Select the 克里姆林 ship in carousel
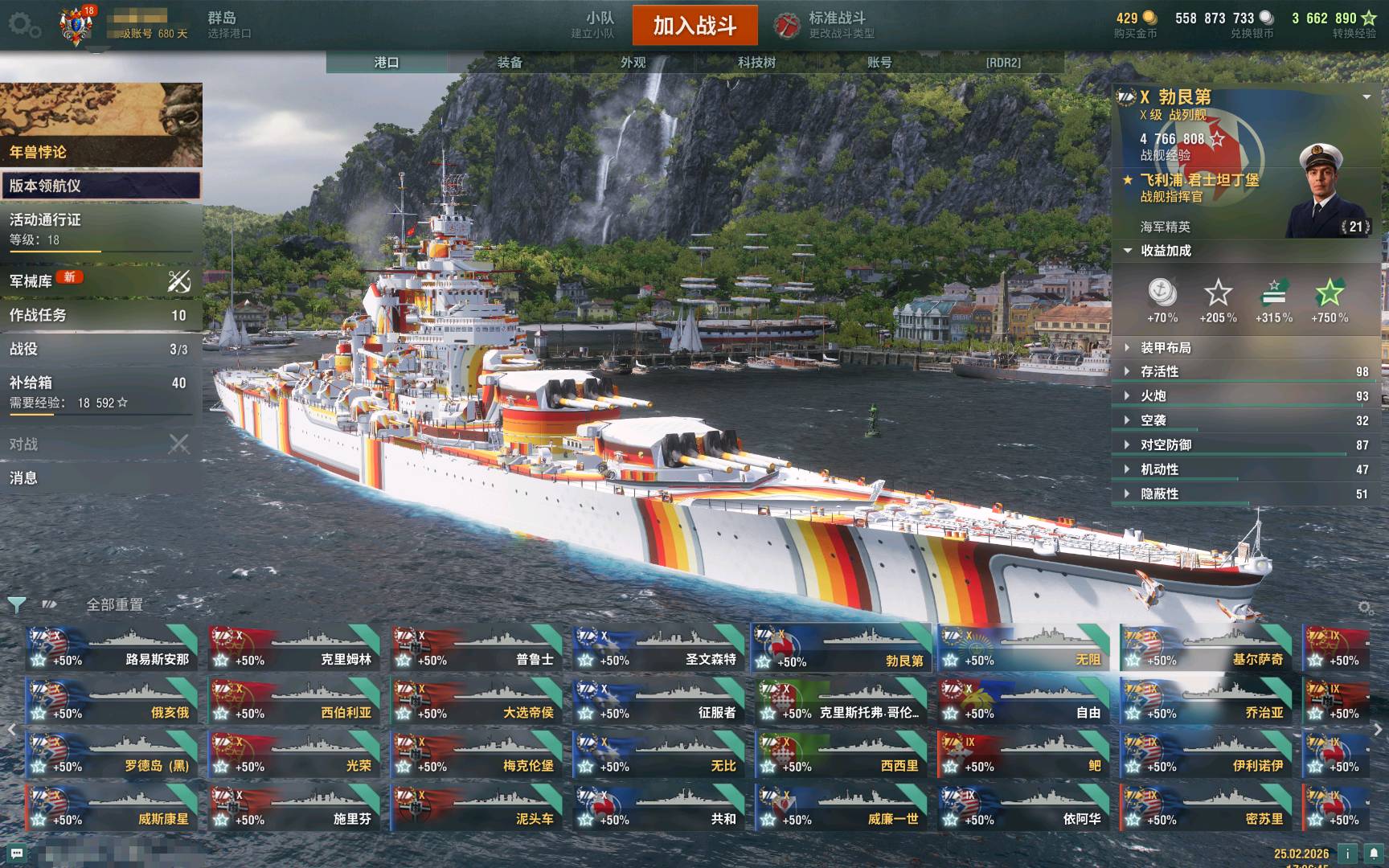 click(294, 649)
